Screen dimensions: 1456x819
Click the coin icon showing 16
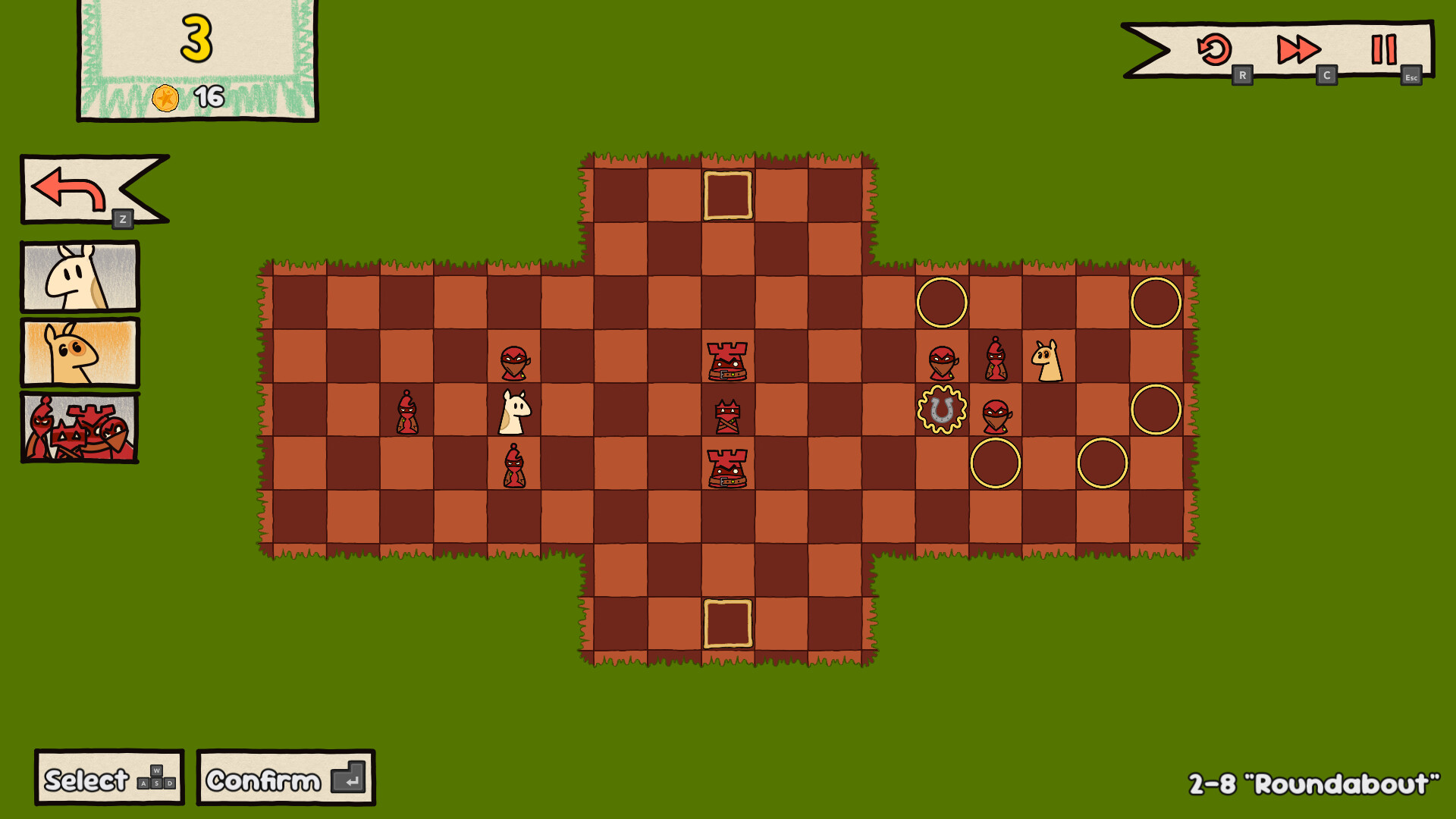[x=168, y=97]
